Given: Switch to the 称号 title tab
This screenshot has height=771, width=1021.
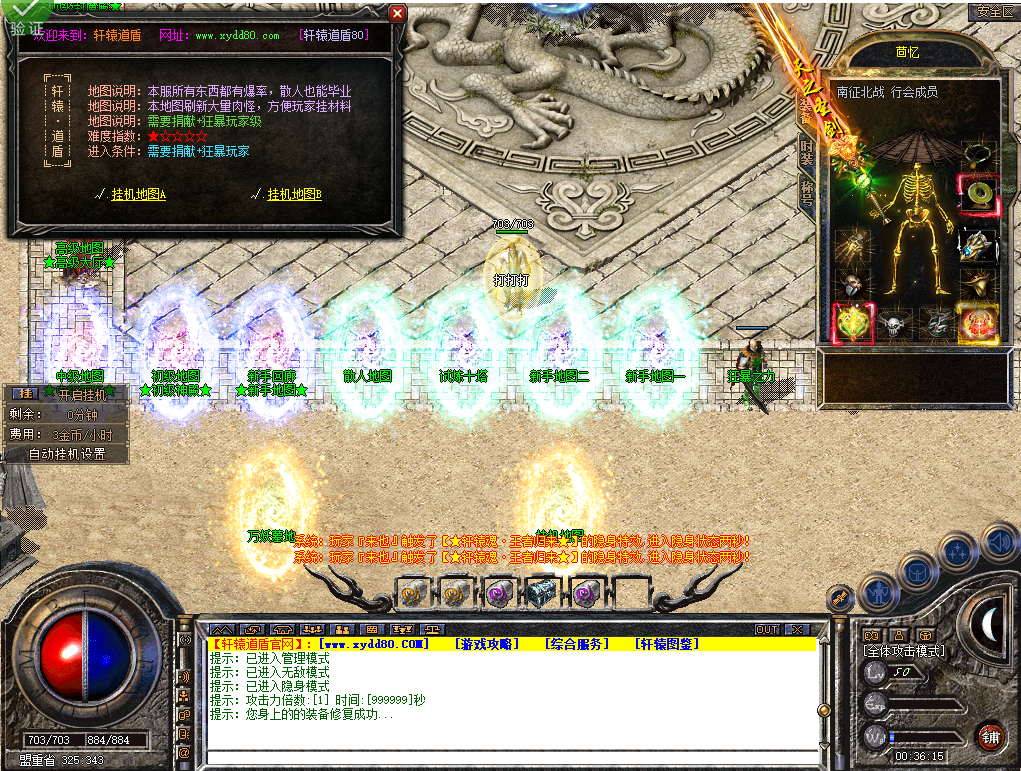Looking at the screenshot, I should click(x=807, y=191).
